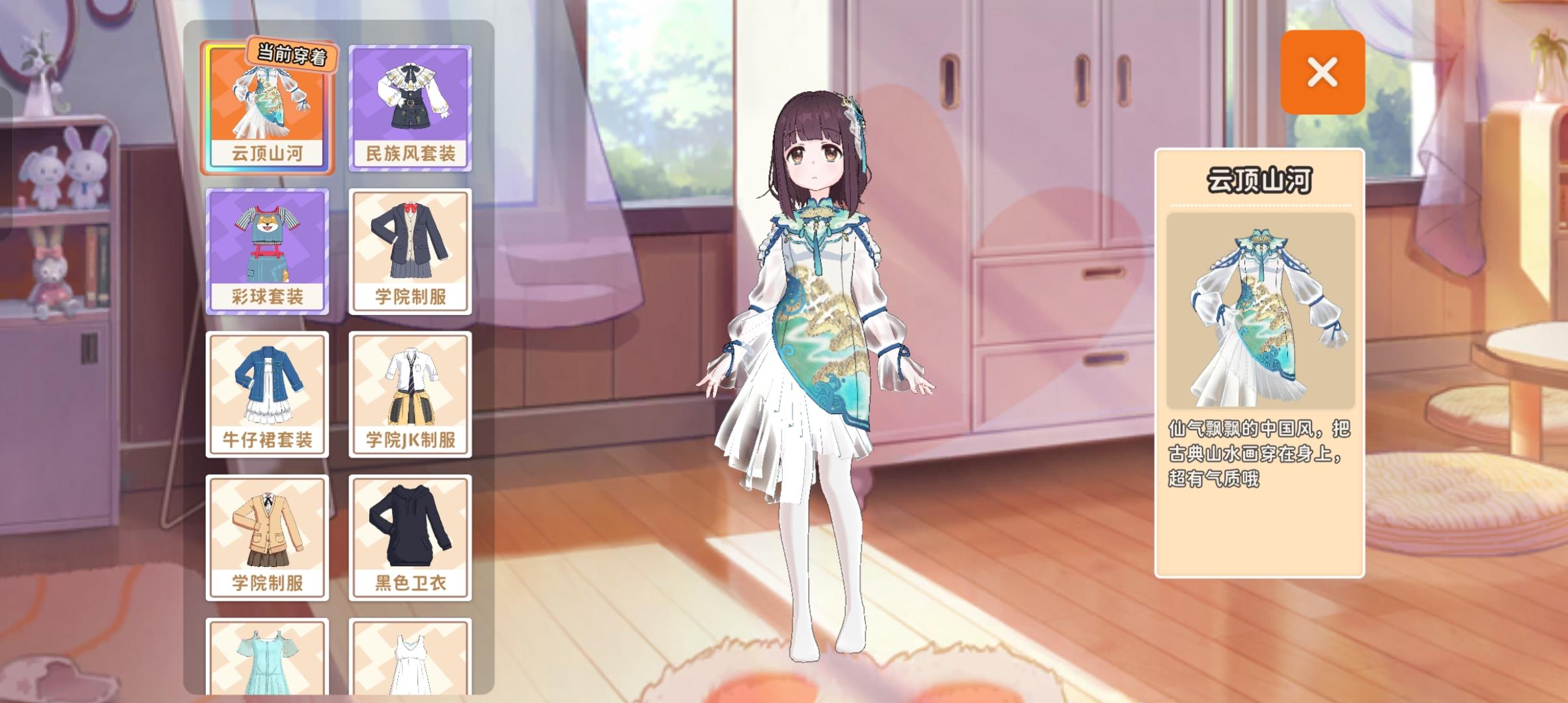Choose the 民族风套装 ethnic style outfit
Image resolution: width=1568 pixels, height=703 pixels.
411,107
